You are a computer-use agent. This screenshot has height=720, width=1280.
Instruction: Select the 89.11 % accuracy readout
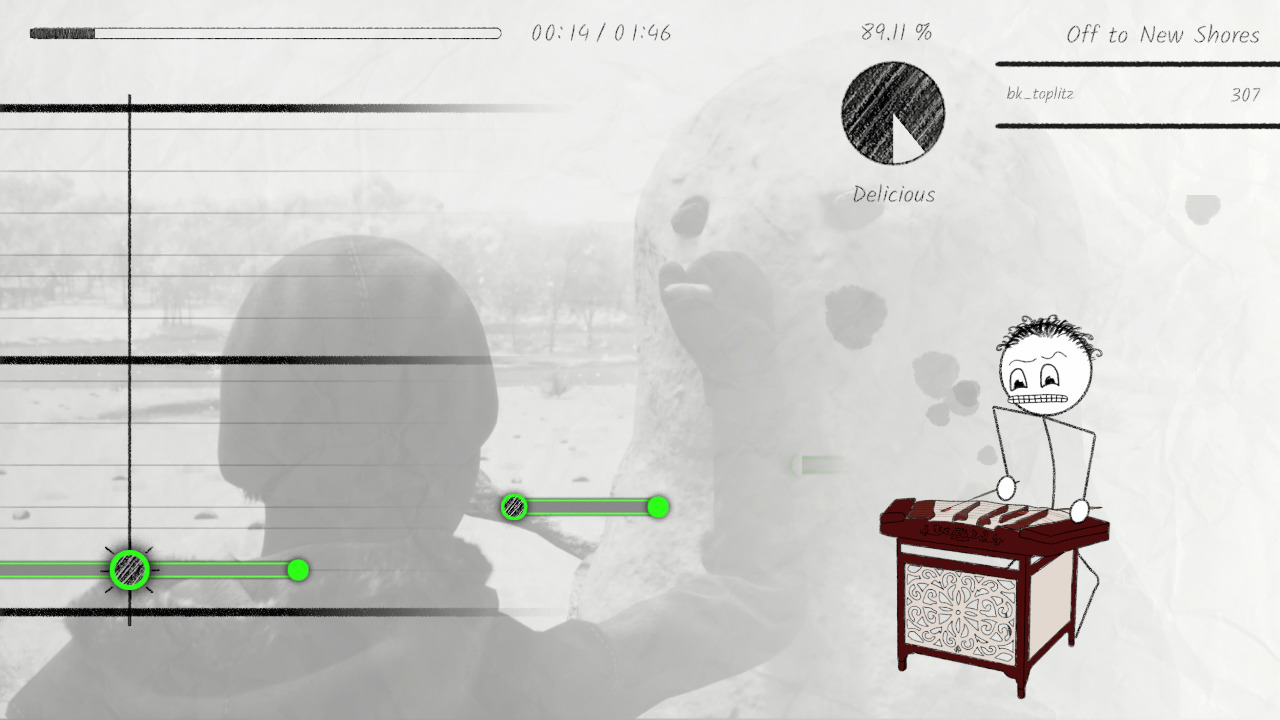click(895, 31)
